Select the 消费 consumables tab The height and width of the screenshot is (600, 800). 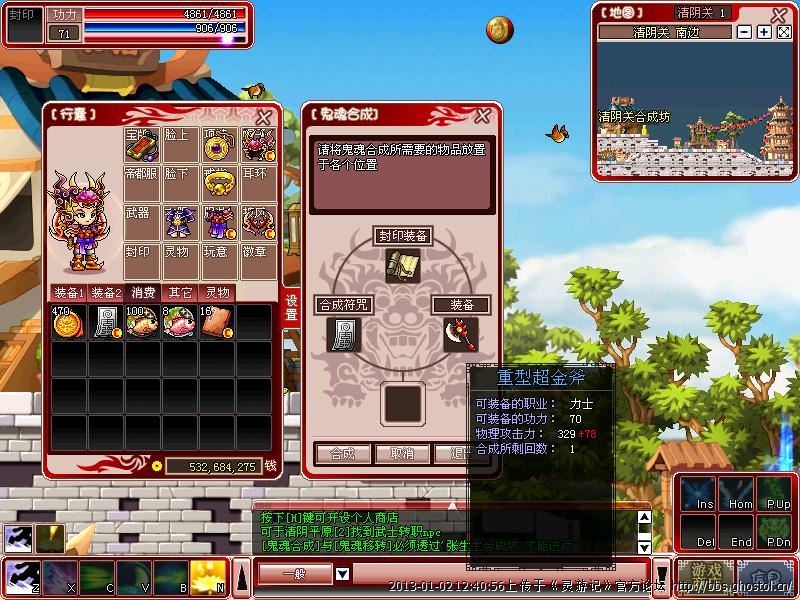[x=143, y=293]
